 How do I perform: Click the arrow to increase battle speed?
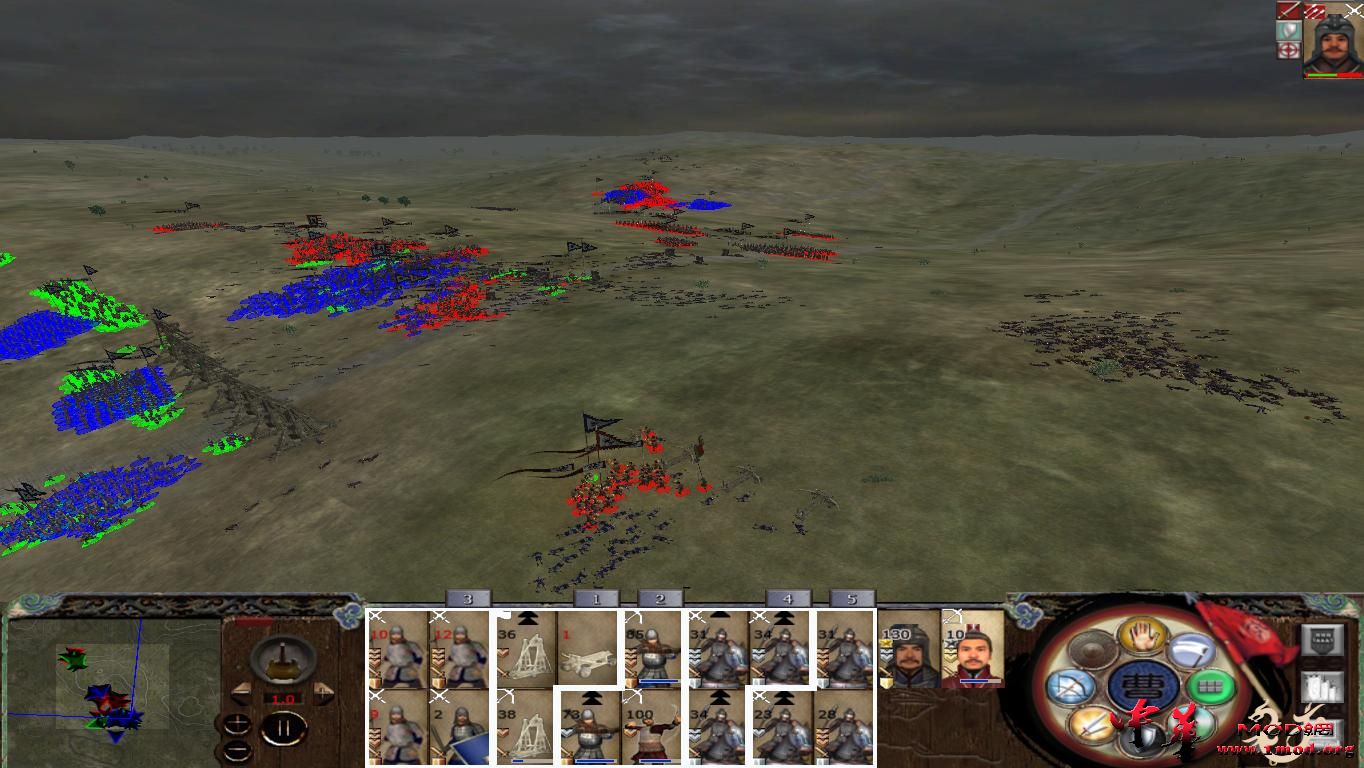[323, 692]
